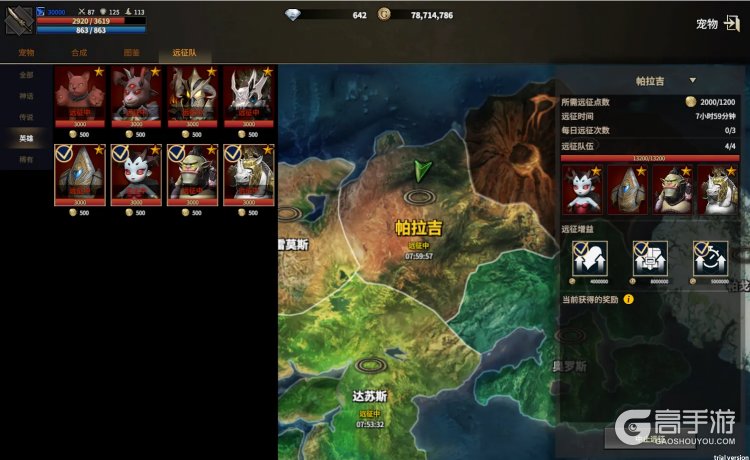
Task: Show 拥有 pets only
Action: [x=26, y=159]
